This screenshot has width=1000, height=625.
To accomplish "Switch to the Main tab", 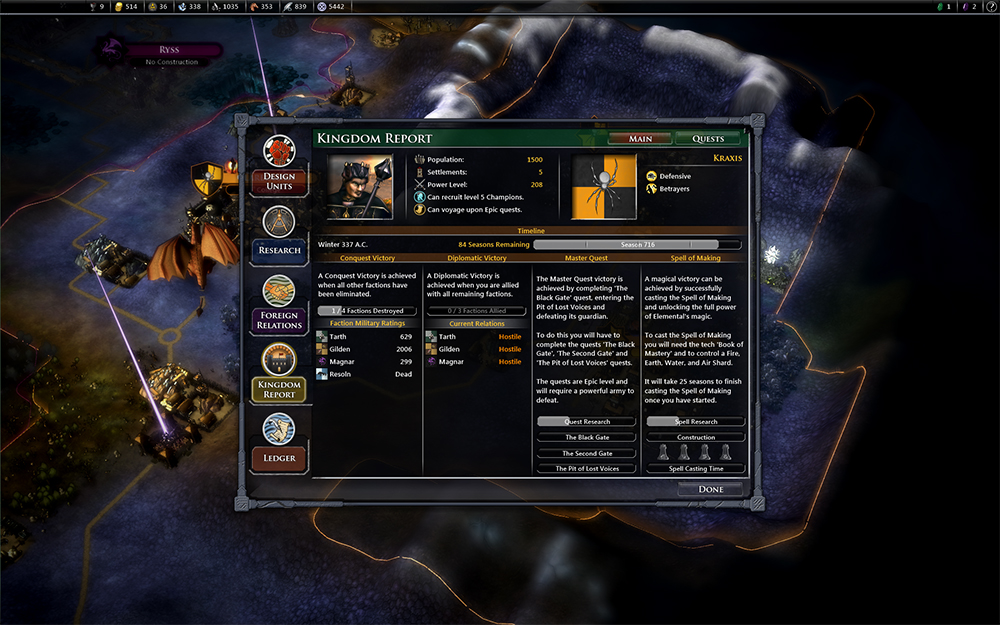I will click(641, 139).
